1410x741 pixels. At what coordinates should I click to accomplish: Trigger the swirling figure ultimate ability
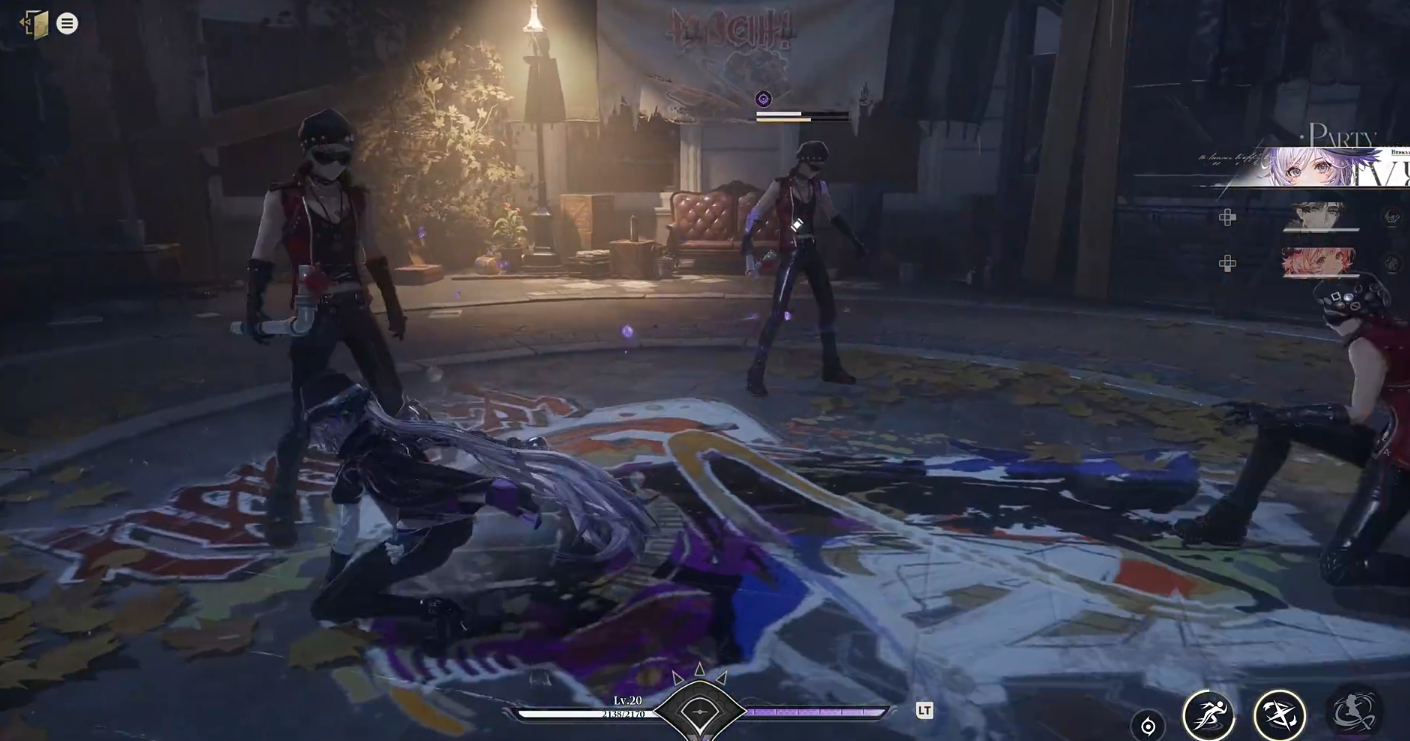[x=1354, y=711]
